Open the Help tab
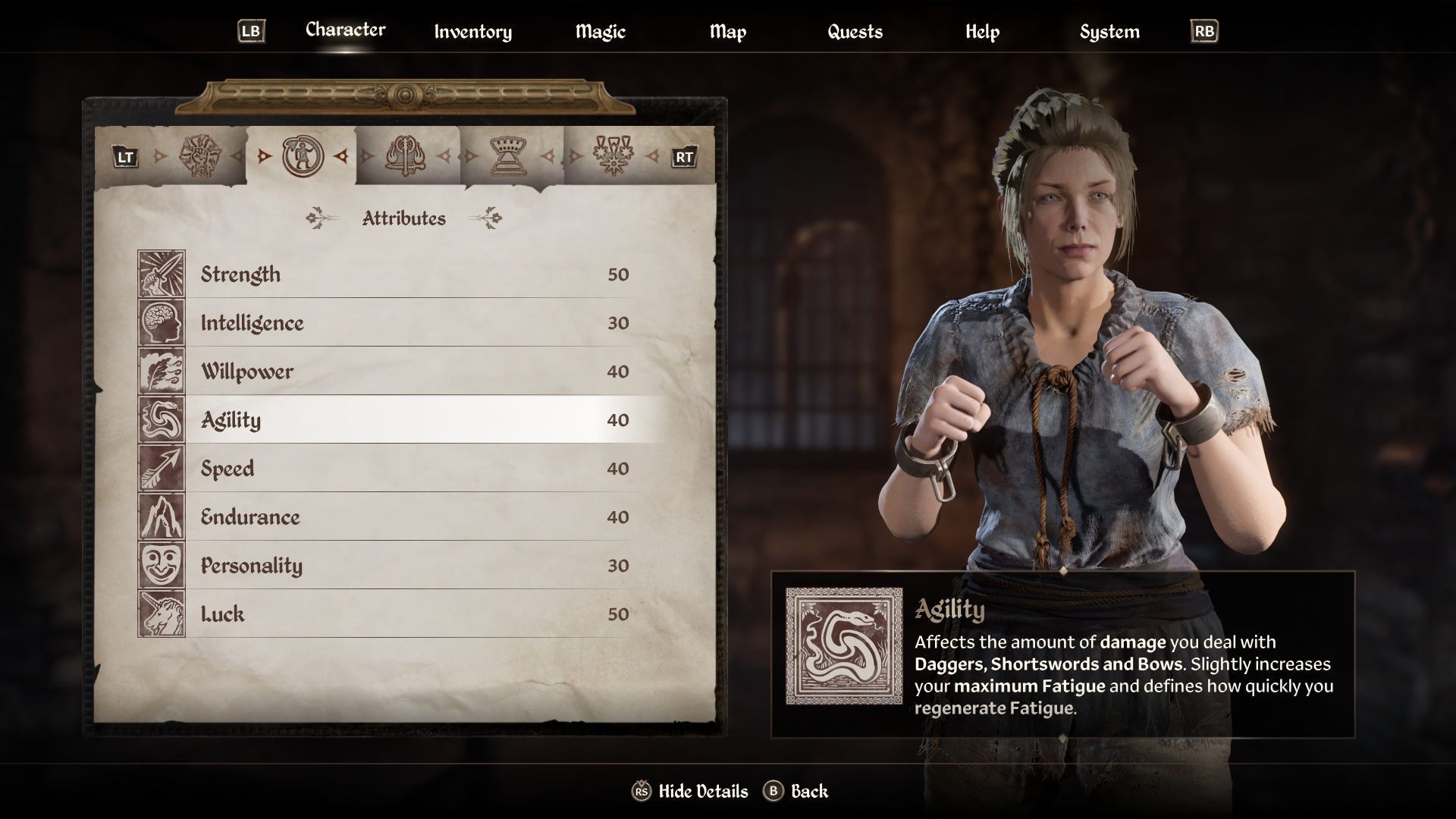This screenshot has height=819, width=1456. point(982,32)
